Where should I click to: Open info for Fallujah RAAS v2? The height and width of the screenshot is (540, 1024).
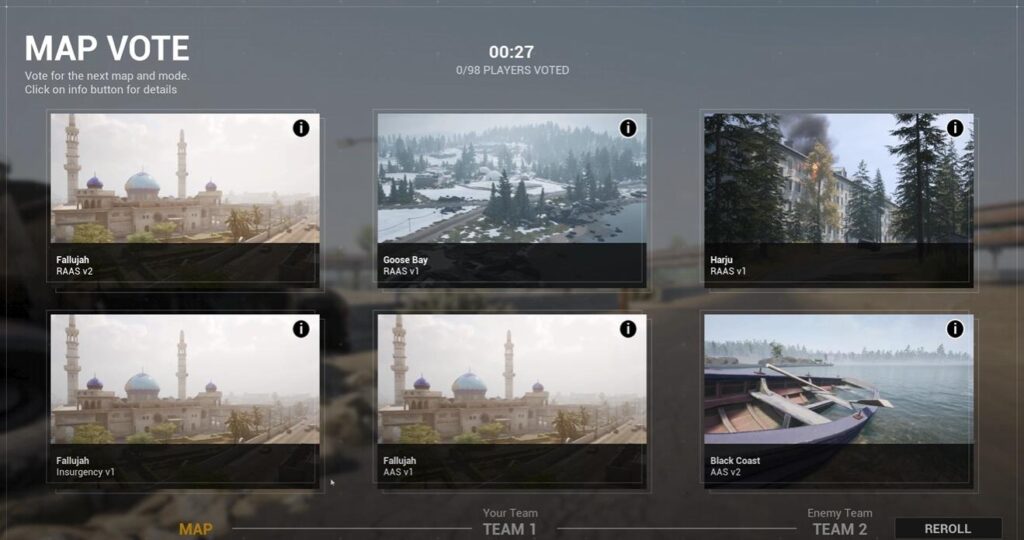301,128
